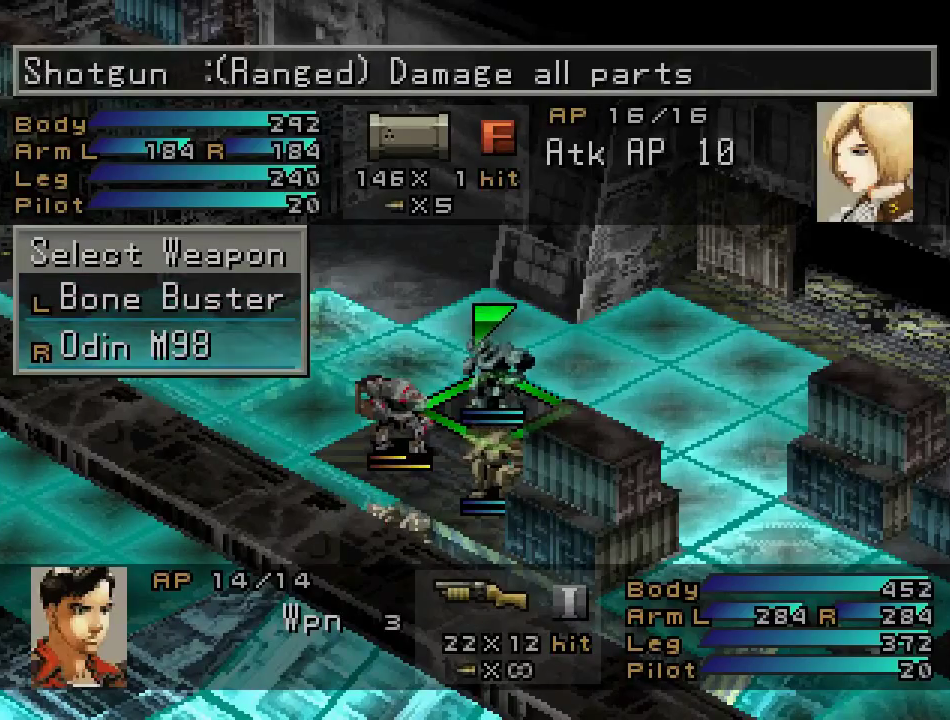Viewport: 950px width, 720px height.
Task: Select the shotgun weapon icon
Action: (x=482, y=596)
